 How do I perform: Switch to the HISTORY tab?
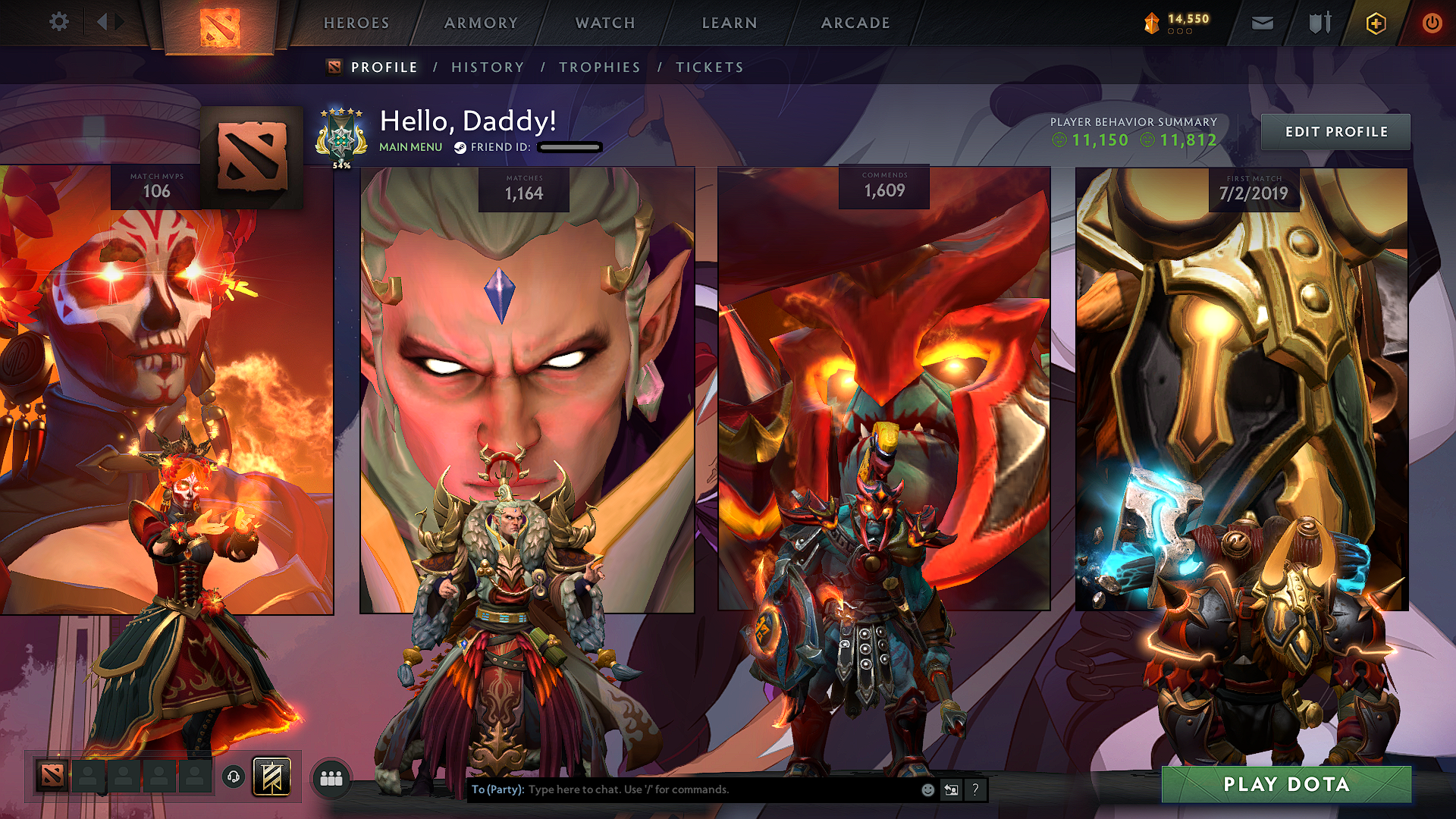click(x=488, y=67)
